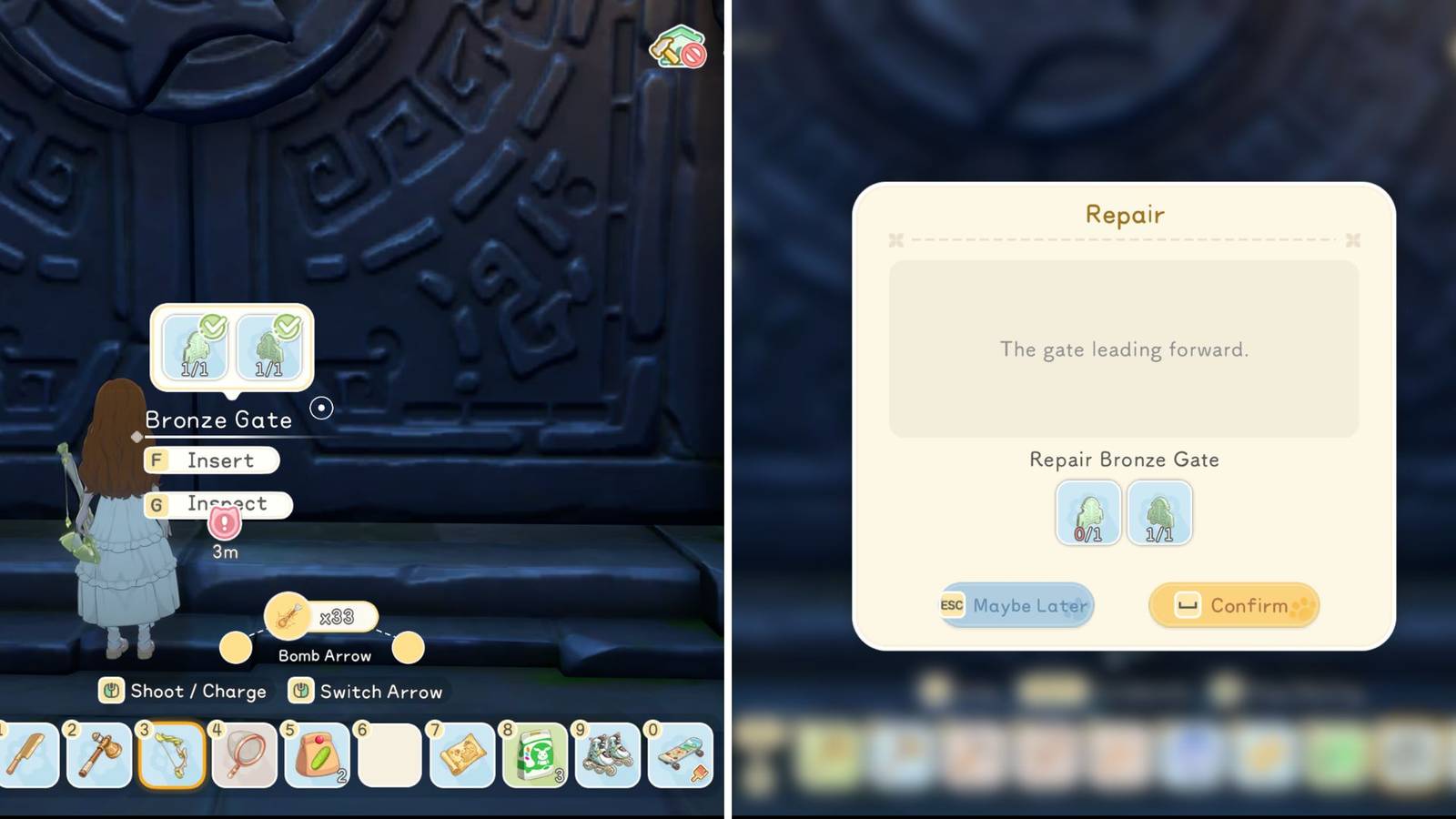
Task: Click the 0/1 repair material slot
Action: coord(1087,514)
